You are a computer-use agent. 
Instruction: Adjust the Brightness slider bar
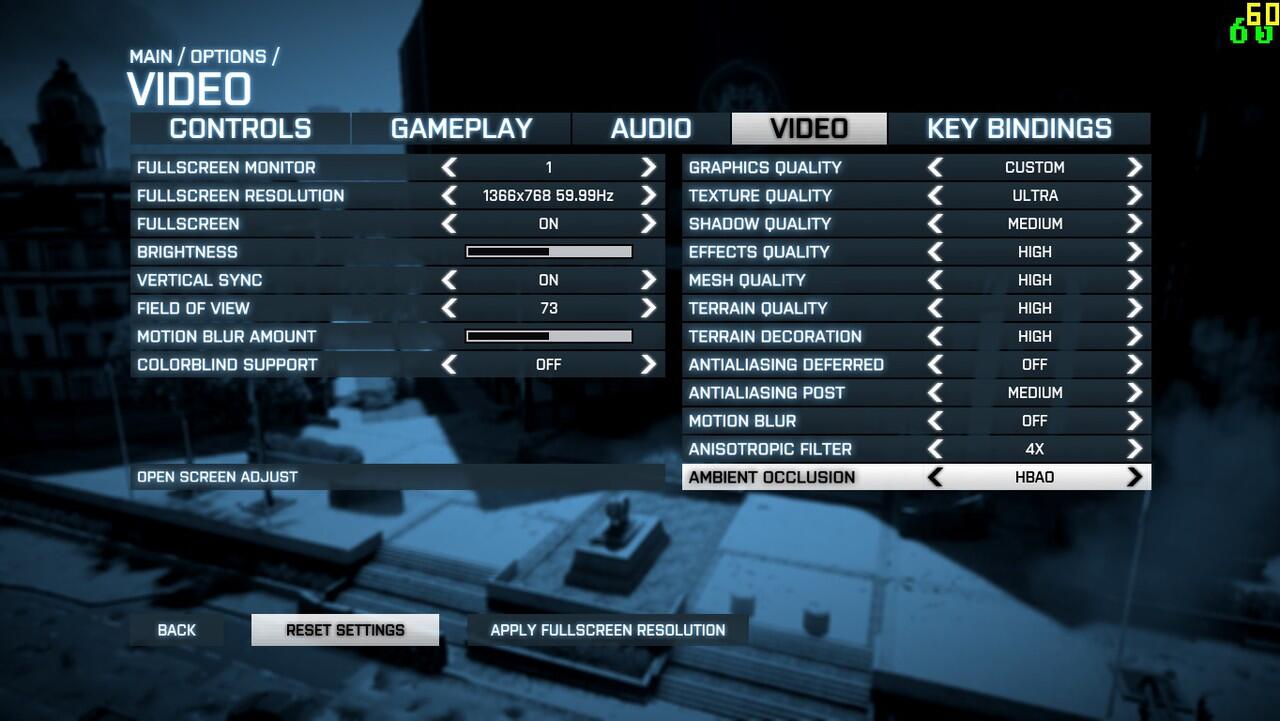point(549,252)
